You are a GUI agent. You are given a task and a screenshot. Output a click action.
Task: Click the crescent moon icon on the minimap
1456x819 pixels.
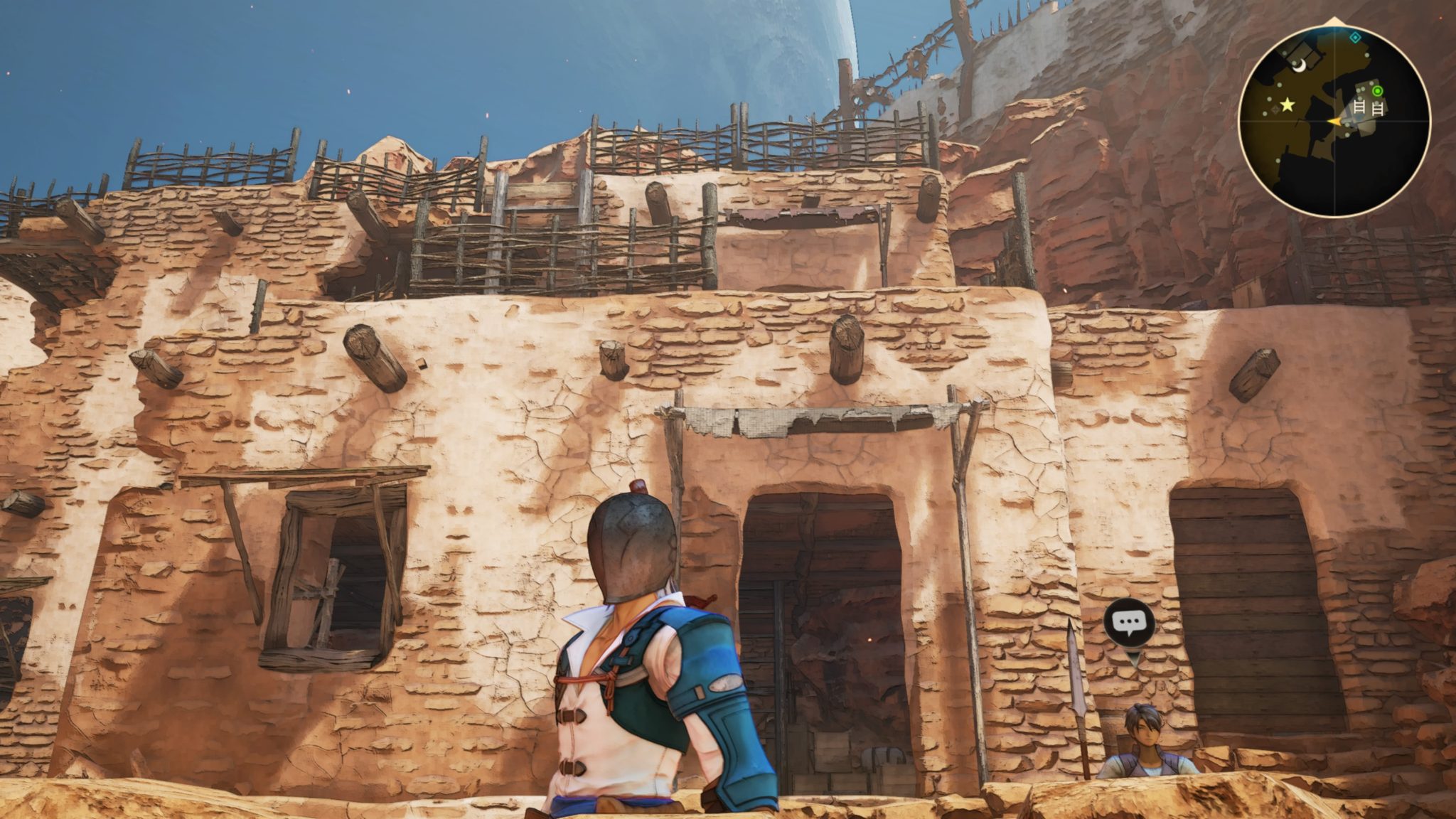coord(1299,66)
